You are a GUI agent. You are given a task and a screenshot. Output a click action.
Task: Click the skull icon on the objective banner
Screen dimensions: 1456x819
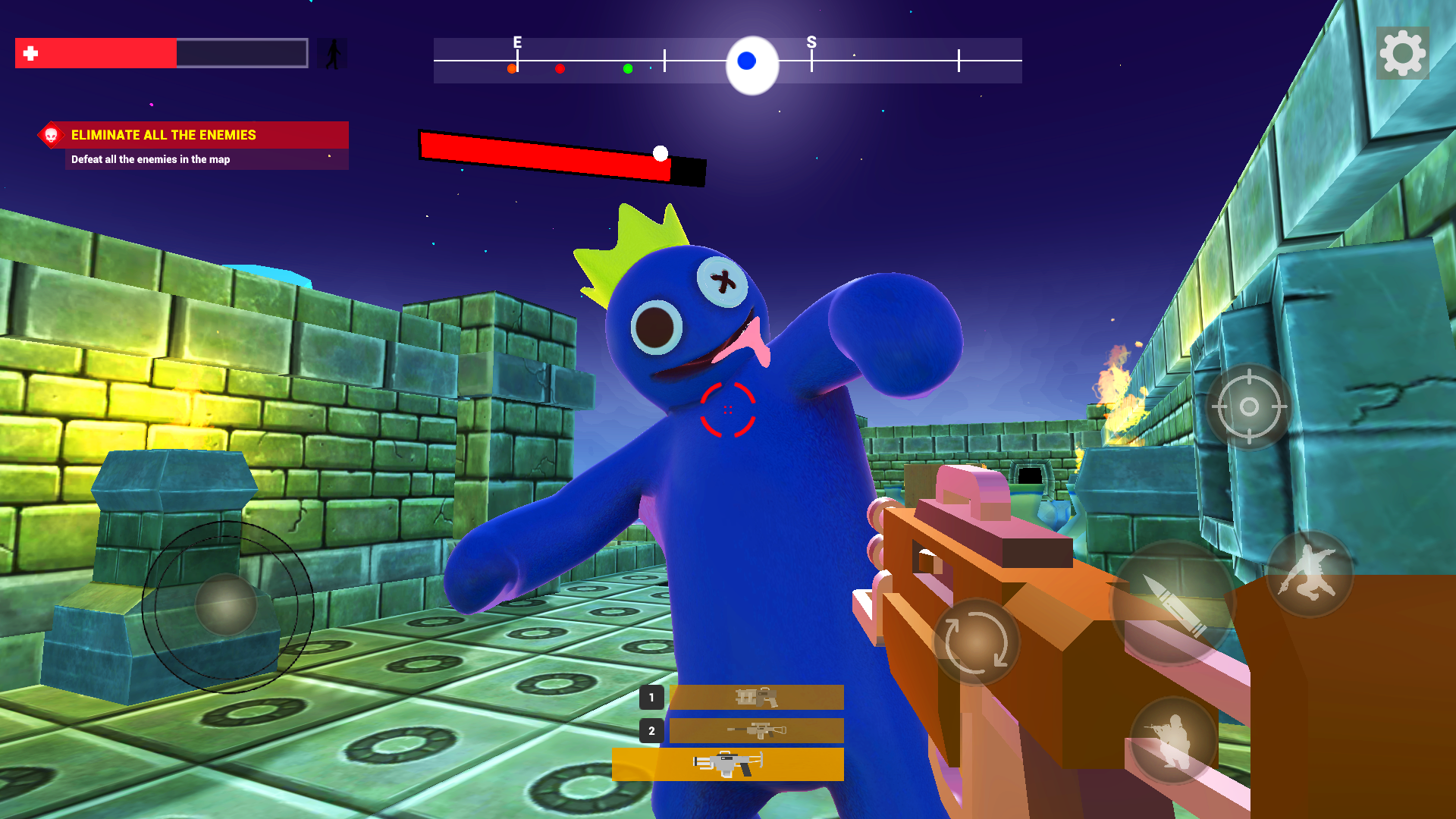[x=50, y=135]
